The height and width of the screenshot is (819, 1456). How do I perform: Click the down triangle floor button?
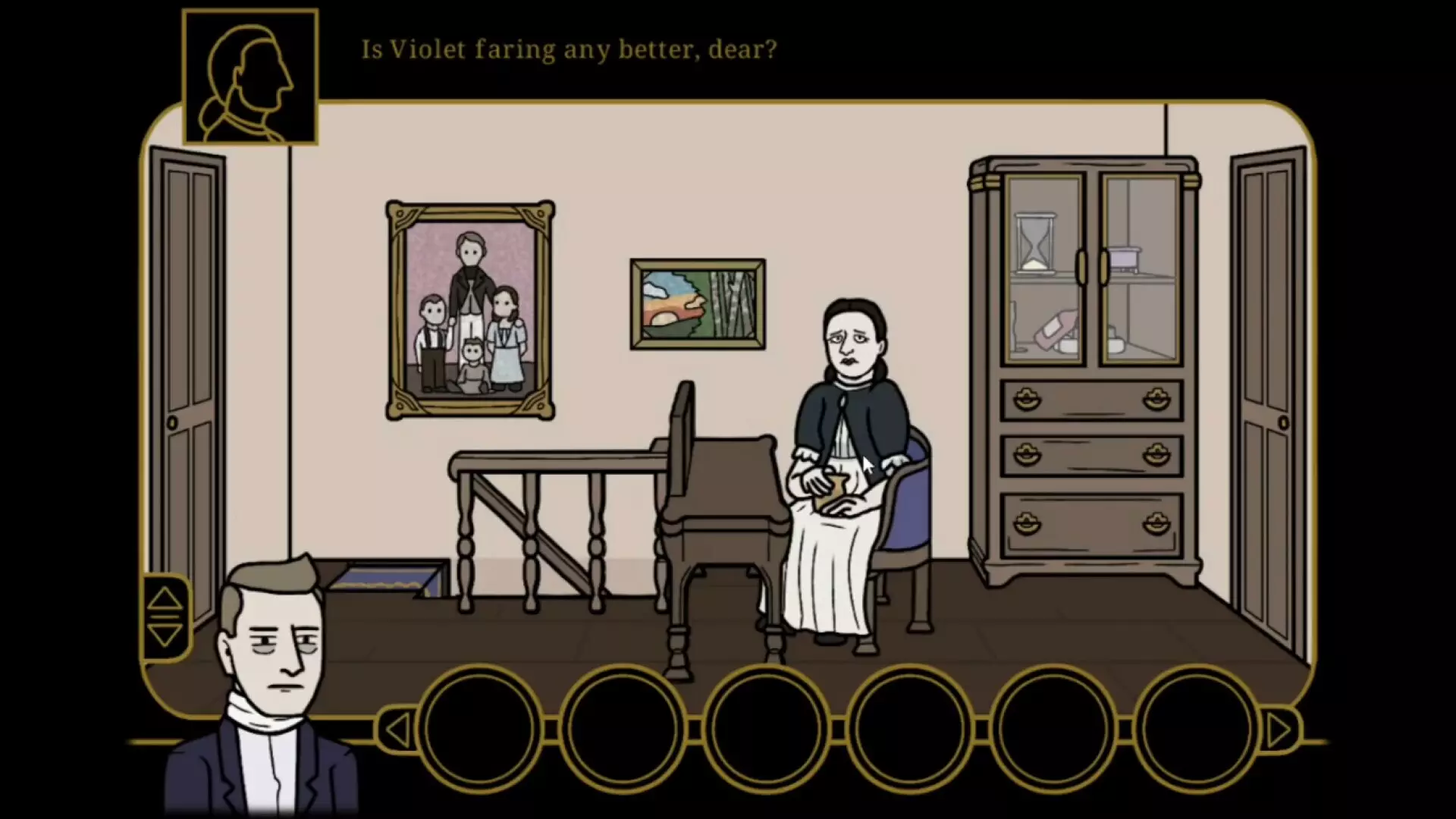165,634
